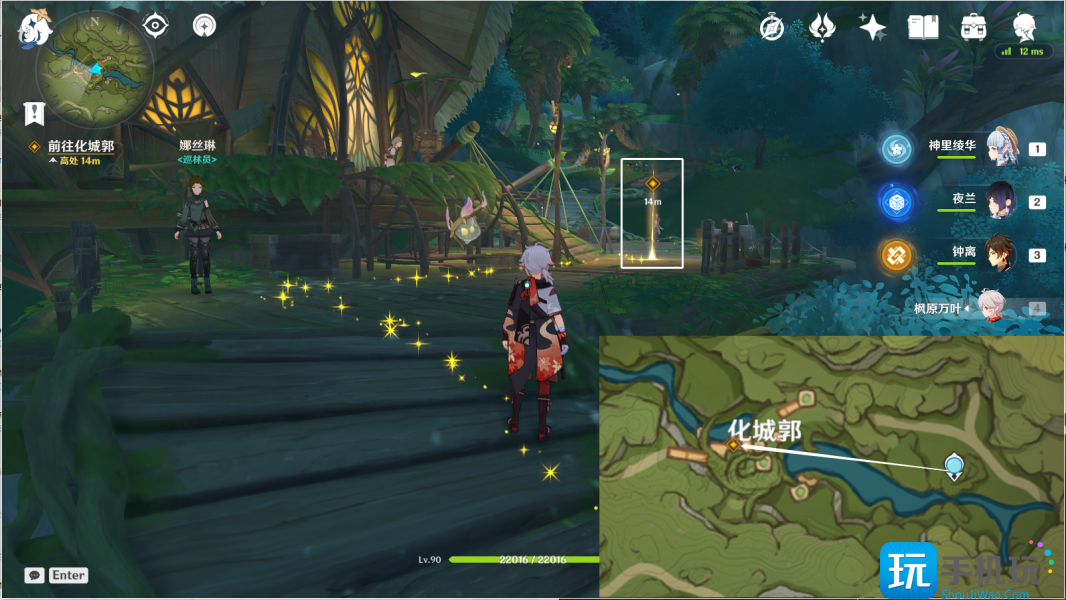Activate the eye-shaped elemental sight icon
Screen dimensions: 1066x600
pyautogui.click(x=155, y=25)
